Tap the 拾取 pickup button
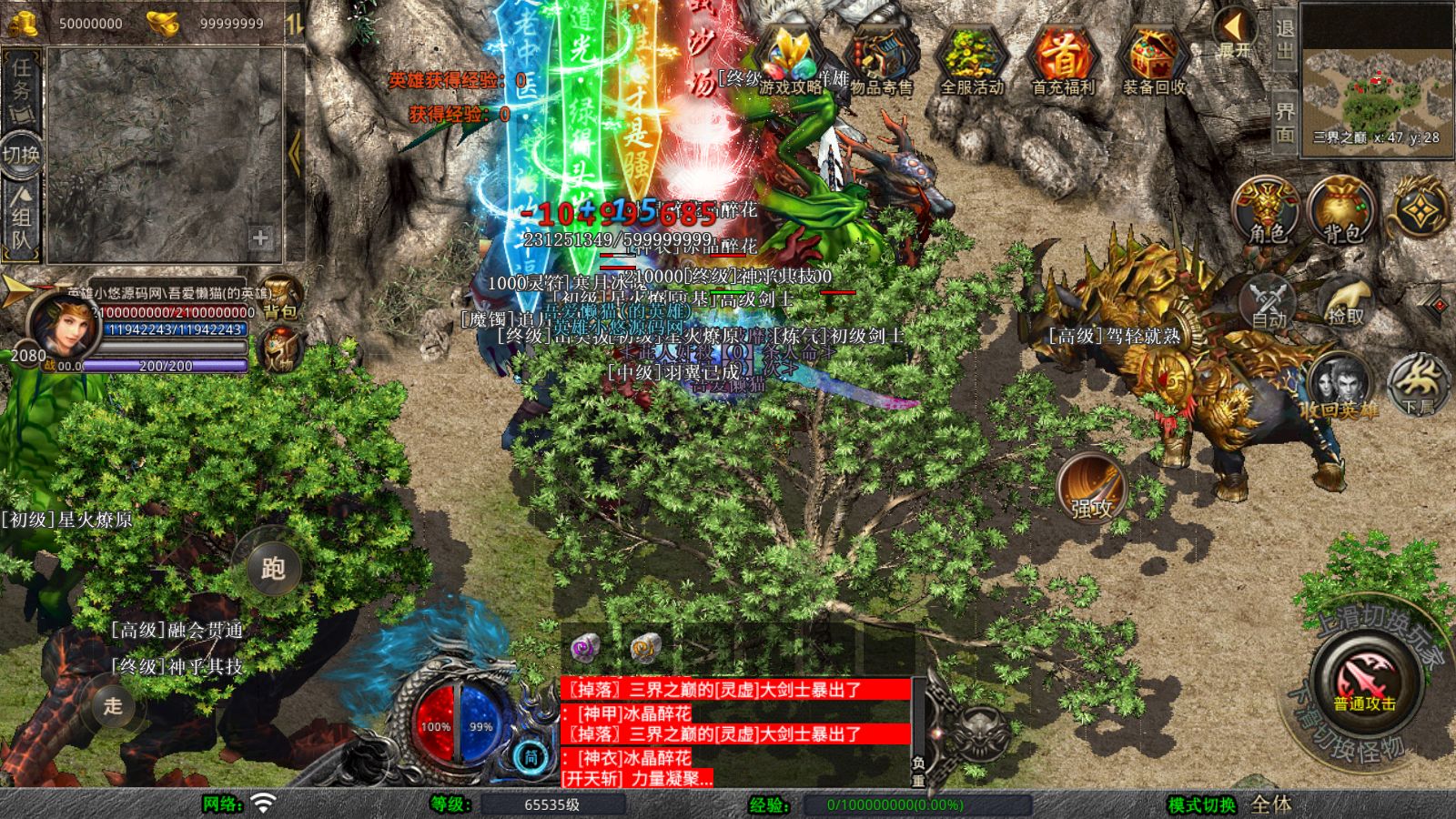 [x=1345, y=302]
